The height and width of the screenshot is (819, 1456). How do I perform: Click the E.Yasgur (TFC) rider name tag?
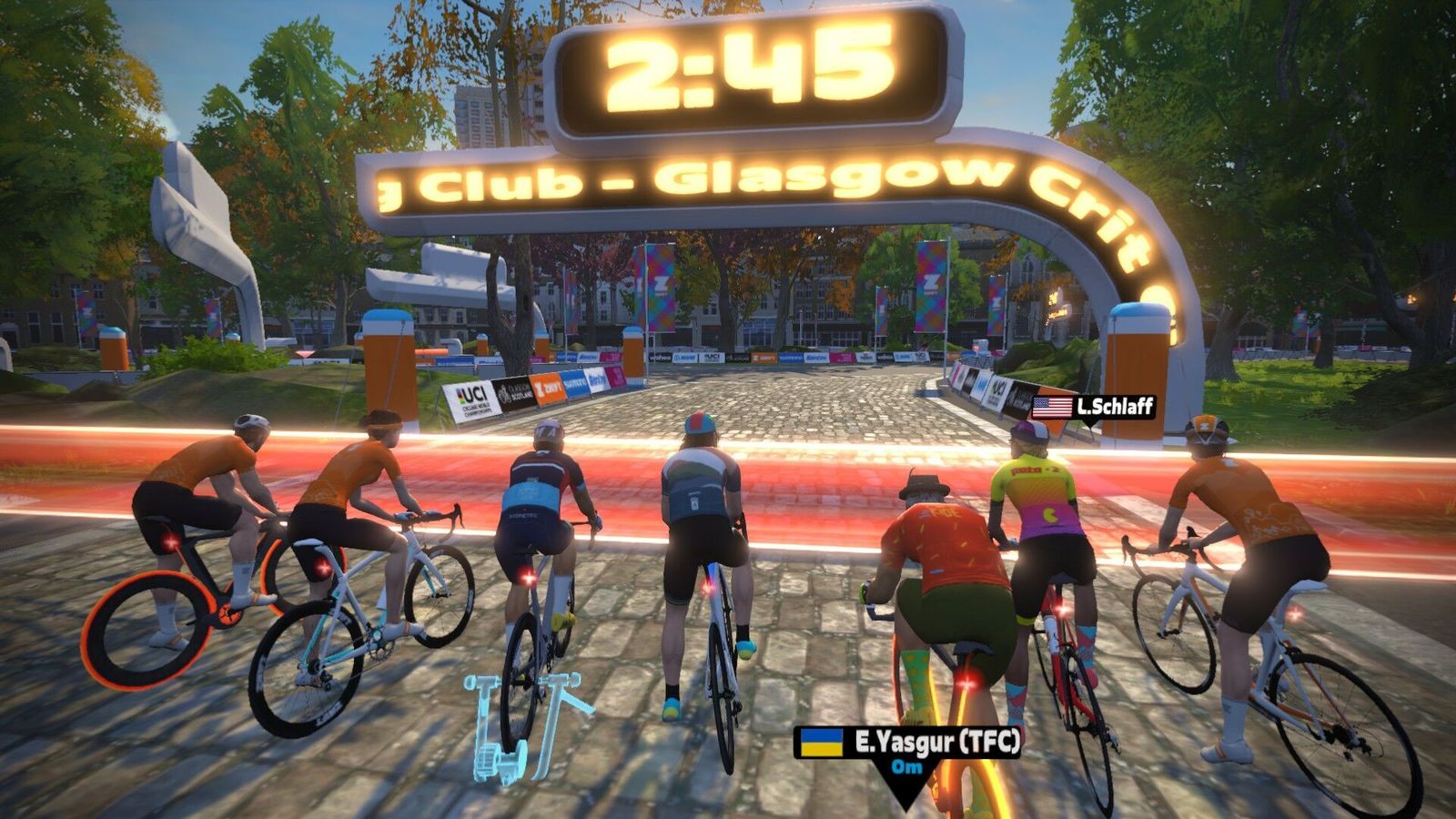(x=908, y=743)
